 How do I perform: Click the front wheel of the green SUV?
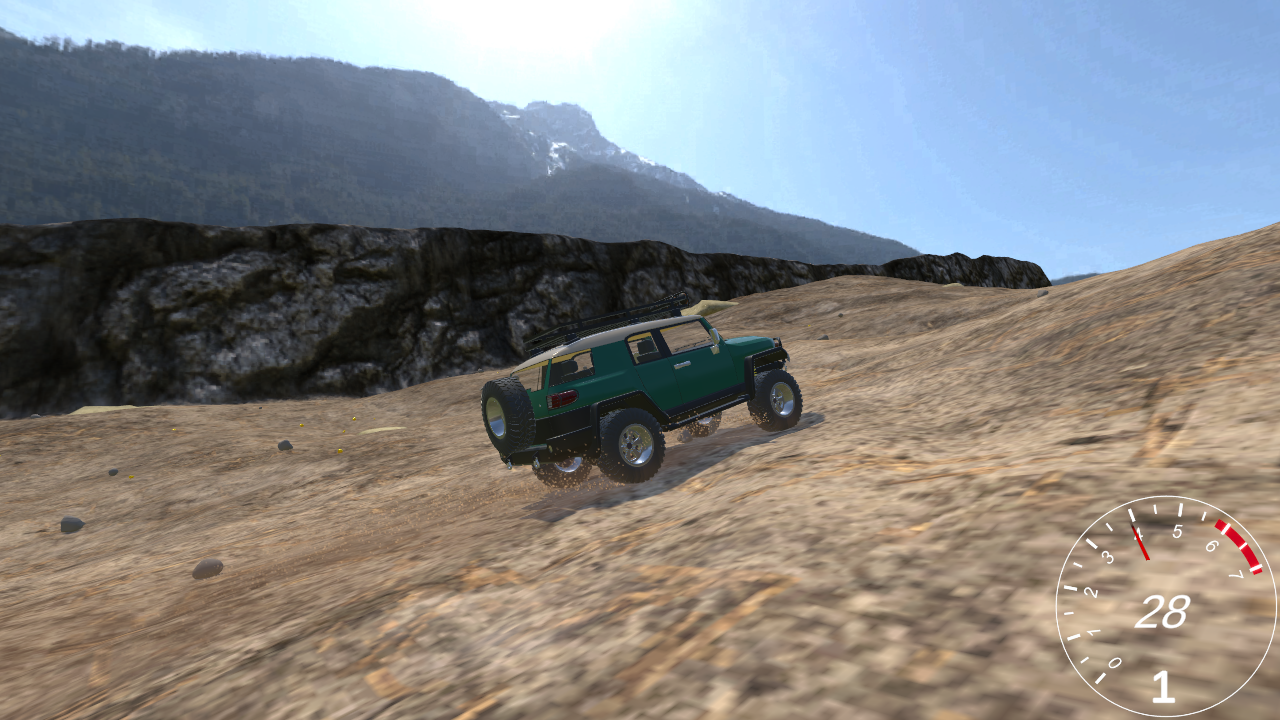[x=776, y=400]
